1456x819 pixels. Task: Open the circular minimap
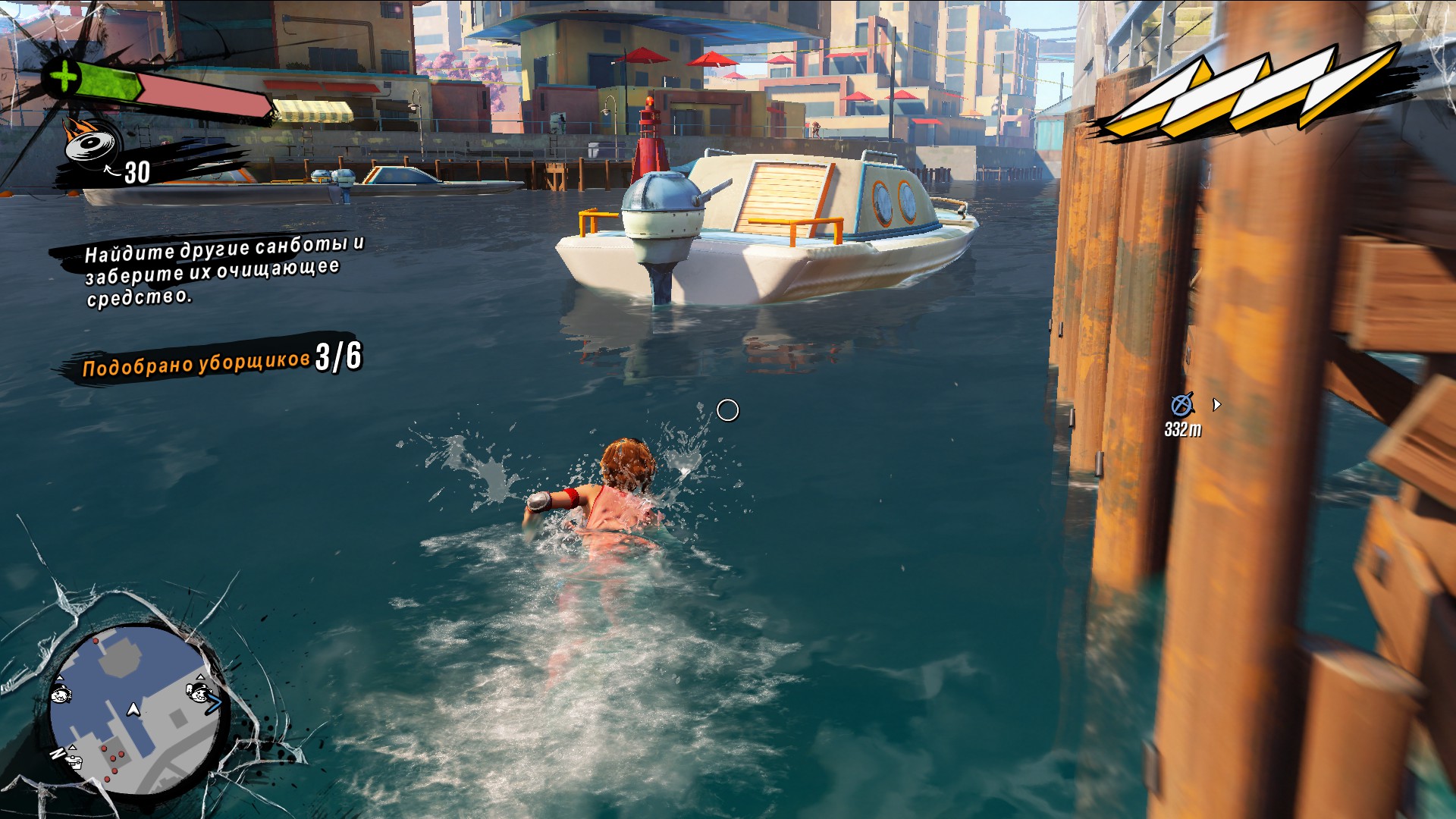pos(136,709)
